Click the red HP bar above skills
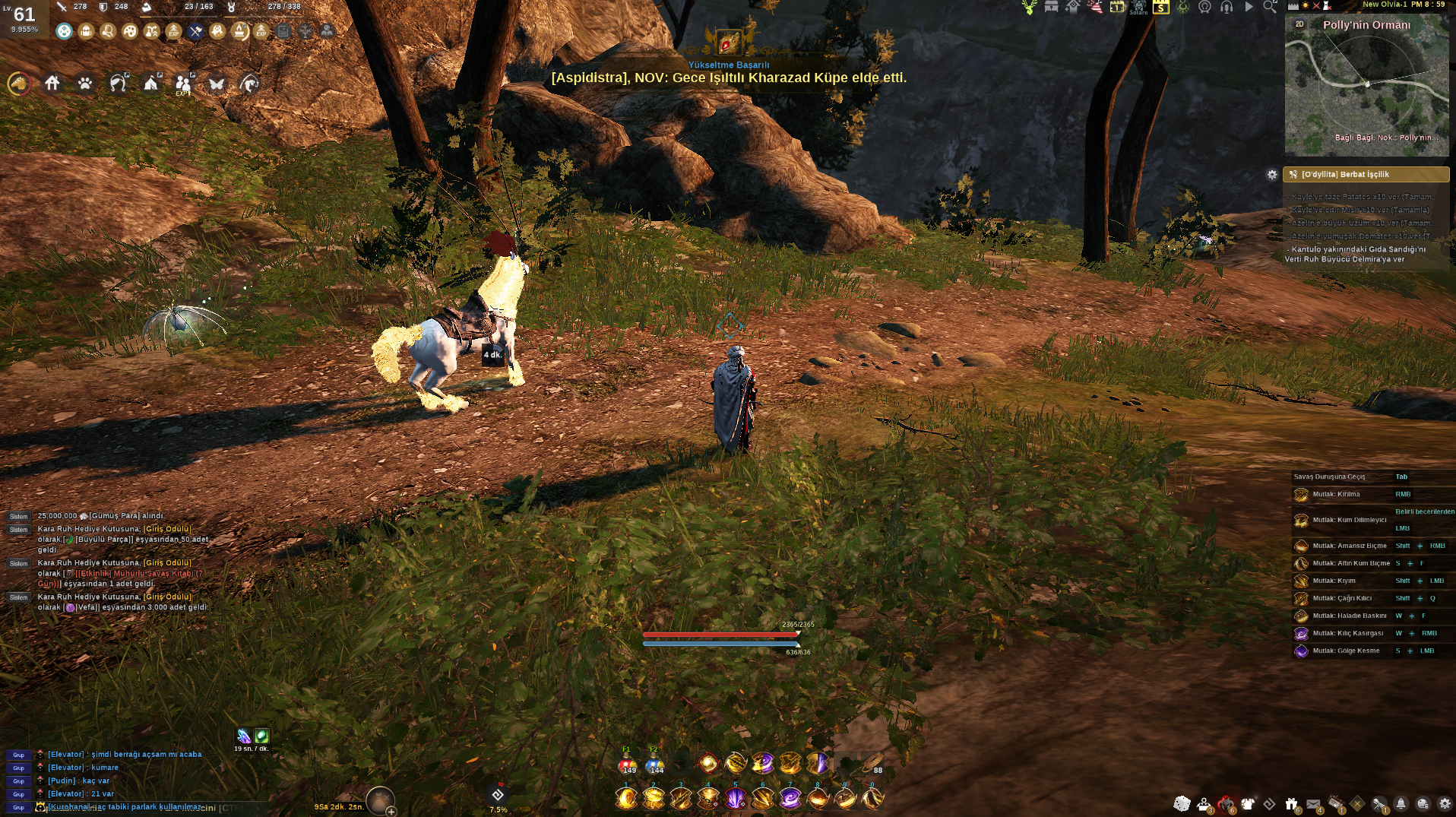The height and width of the screenshot is (817, 1456). [x=720, y=635]
